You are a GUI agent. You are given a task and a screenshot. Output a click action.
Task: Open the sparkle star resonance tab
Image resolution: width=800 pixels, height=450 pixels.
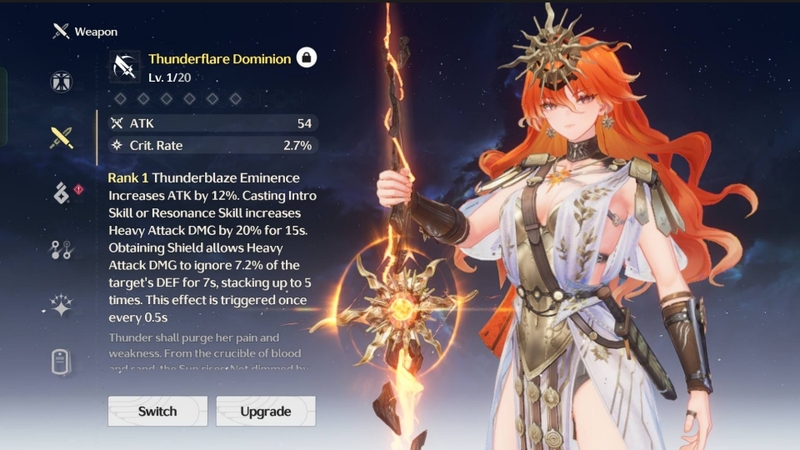click(61, 307)
